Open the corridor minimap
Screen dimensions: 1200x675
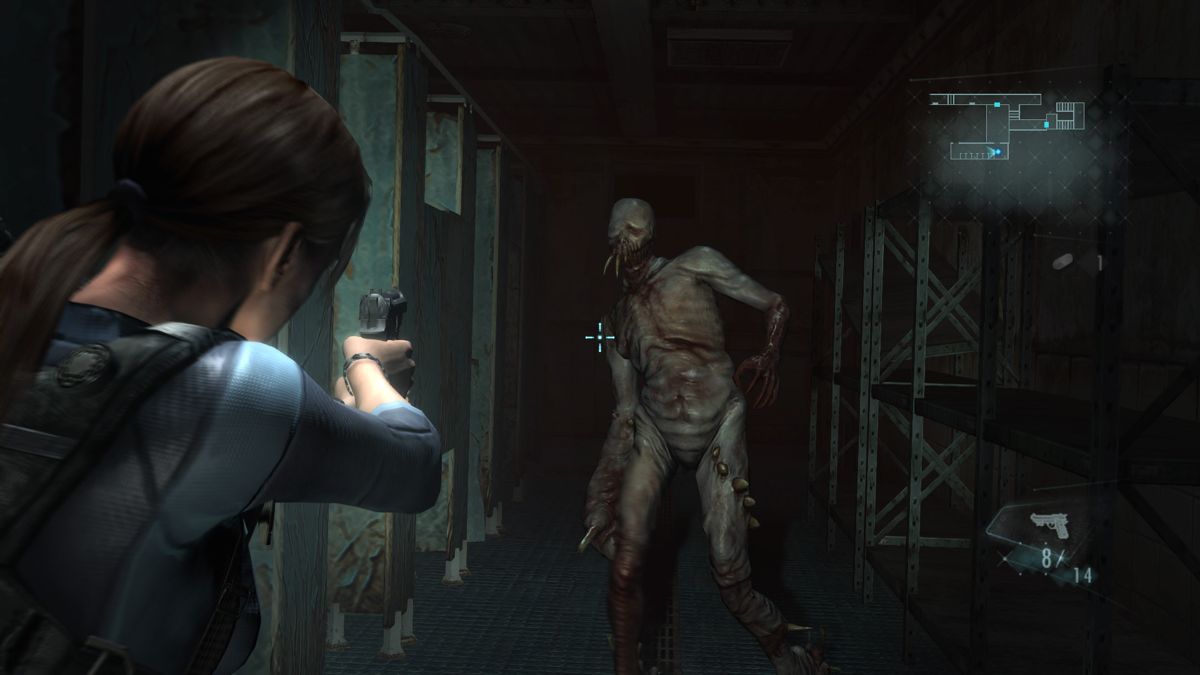1005,125
